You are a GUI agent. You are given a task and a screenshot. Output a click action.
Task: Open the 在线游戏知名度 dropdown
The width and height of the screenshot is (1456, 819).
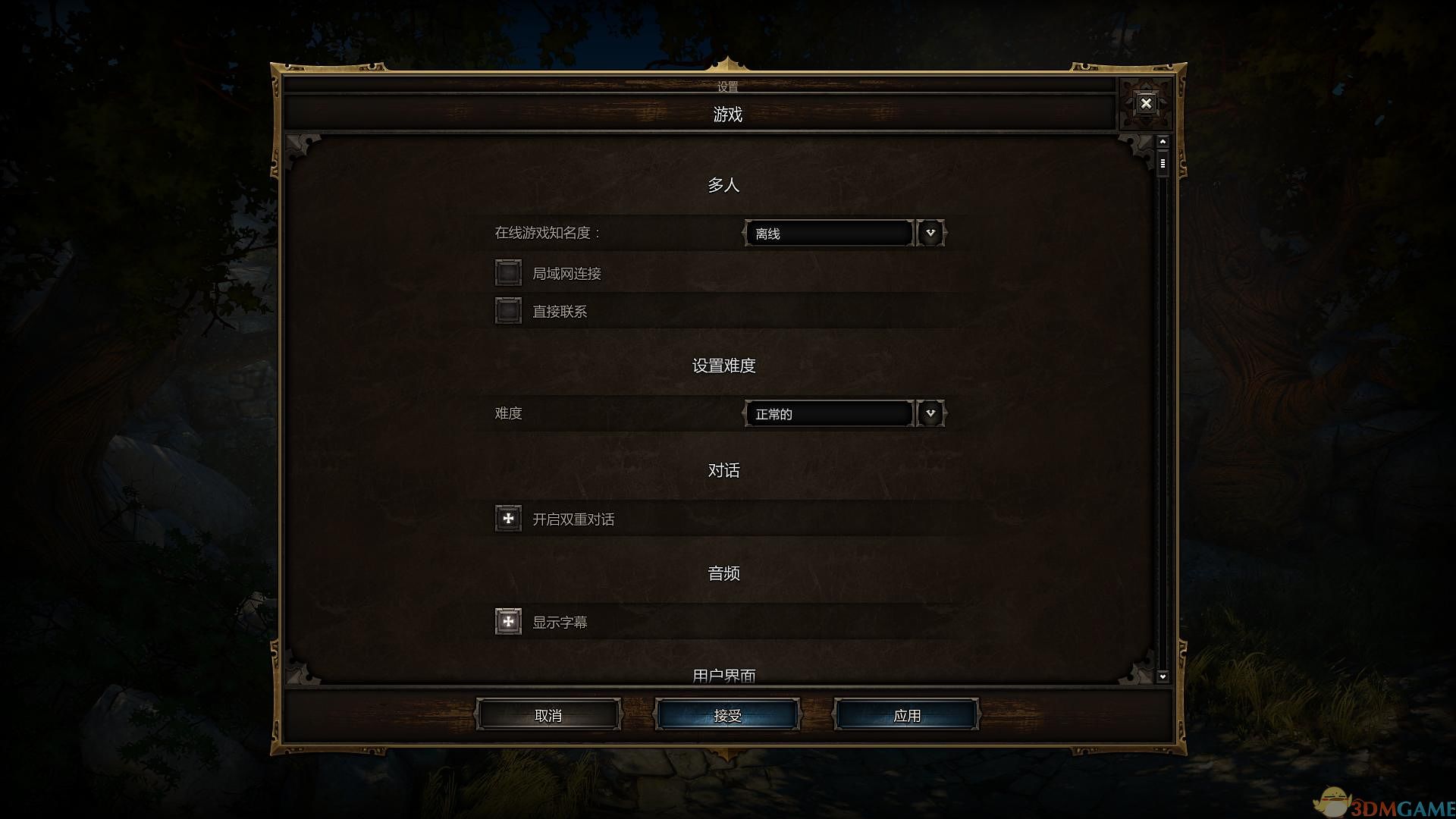pyautogui.click(x=930, y=233)
